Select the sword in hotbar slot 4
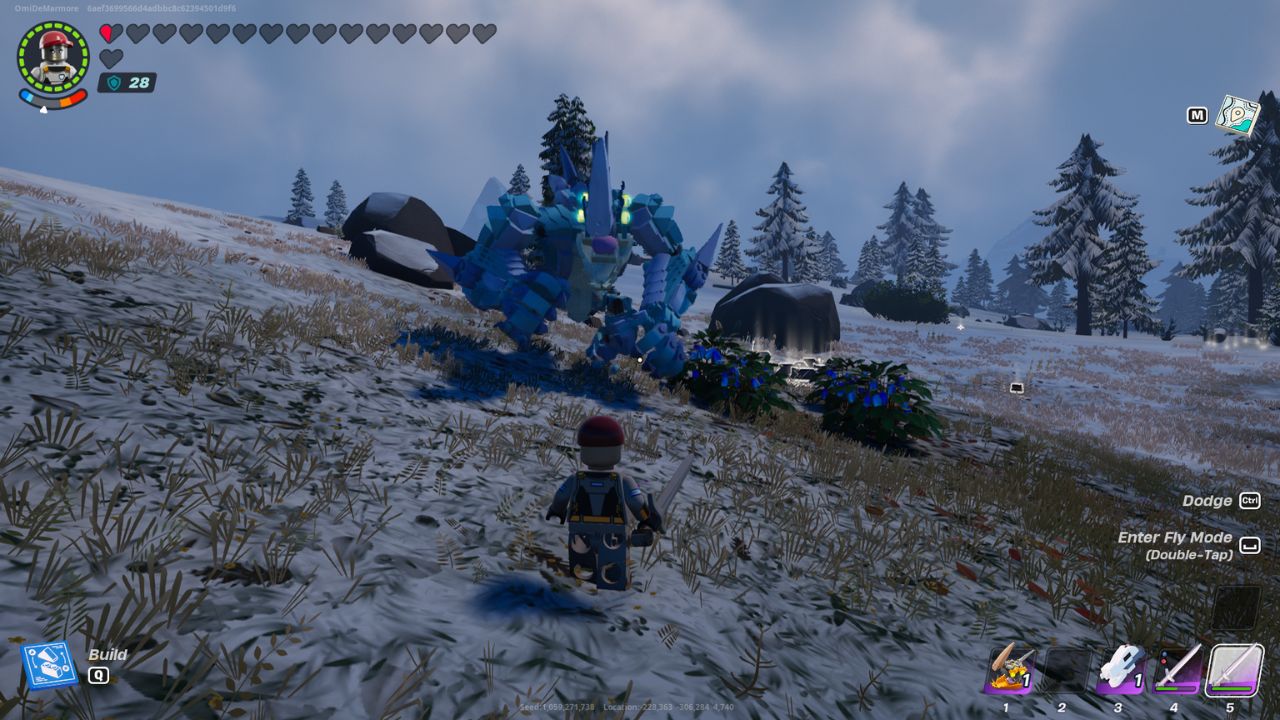 pos(1177,668)
